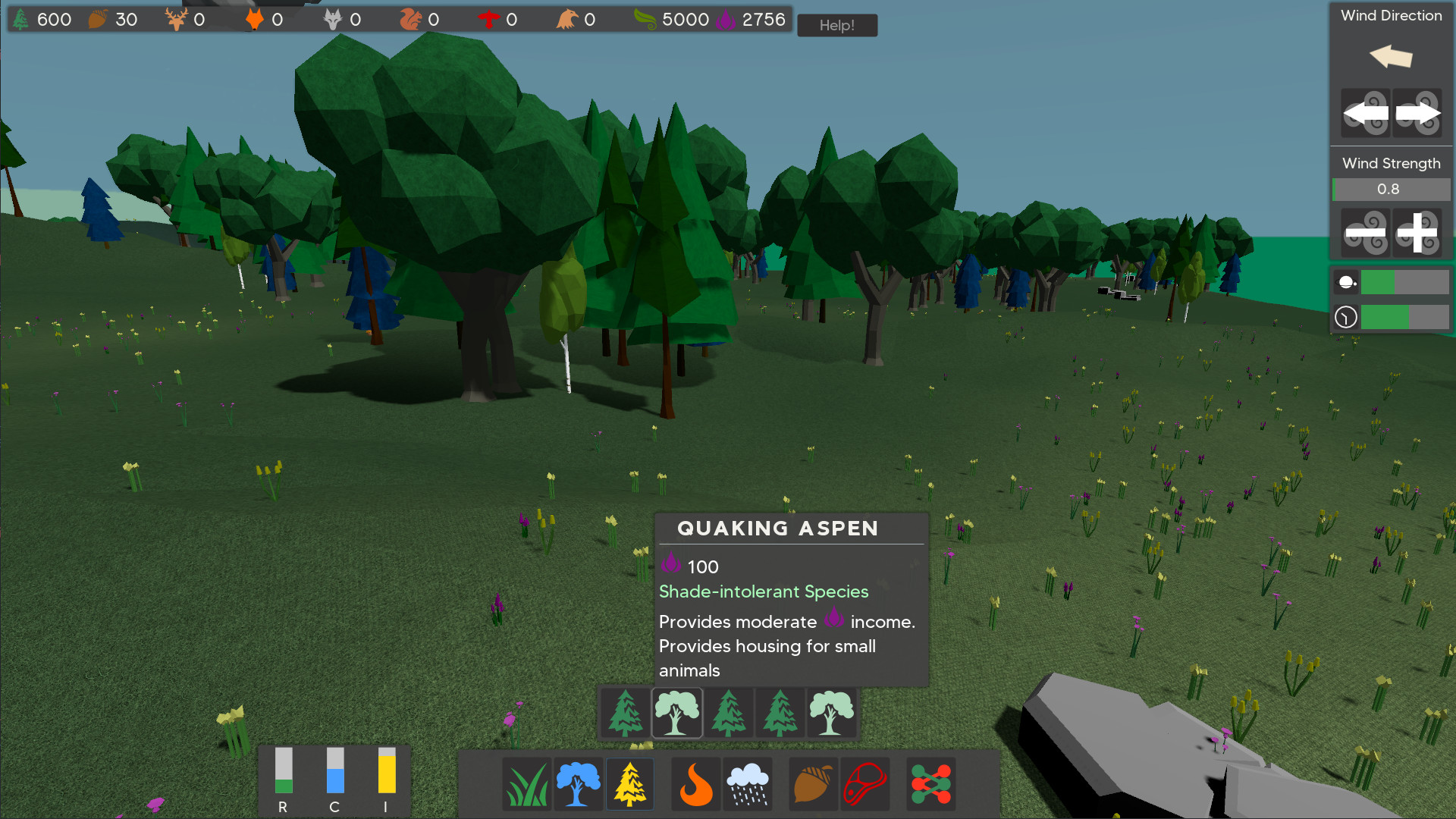
Task: Select the blue water tree tool
Action: [x=578, y=783]
